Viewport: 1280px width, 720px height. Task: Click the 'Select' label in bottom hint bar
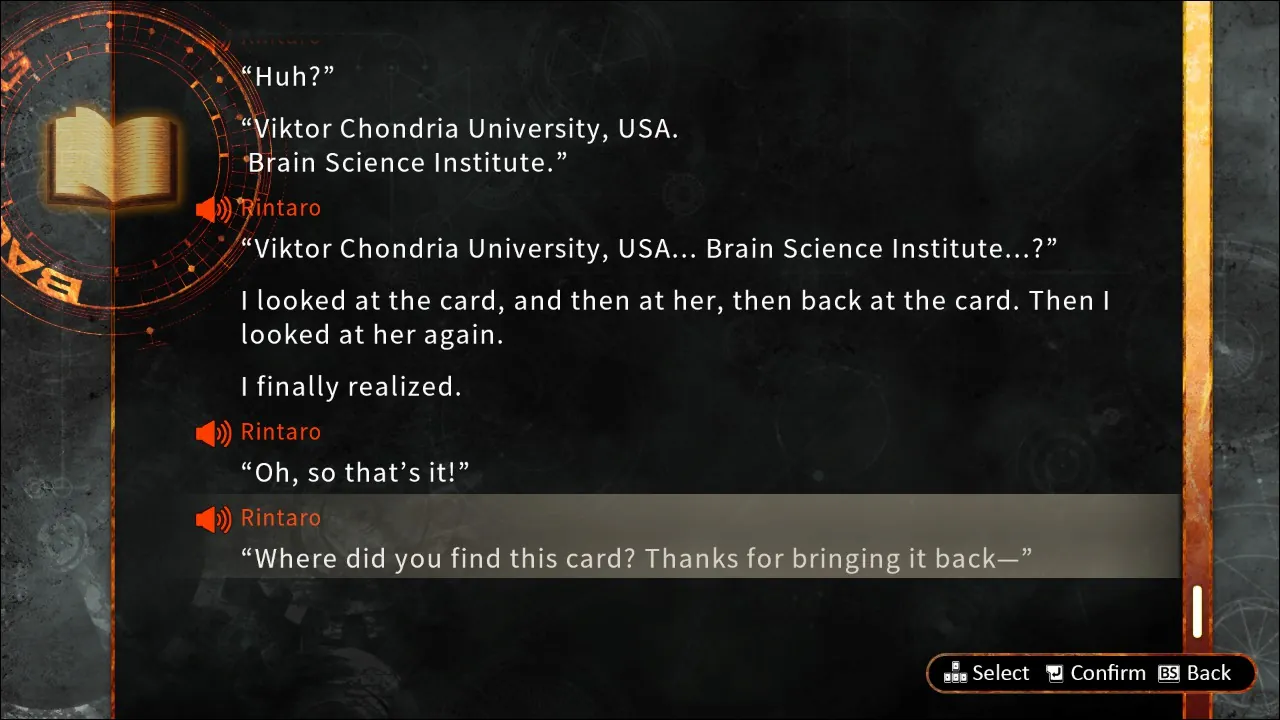pyautogui.click(x=1000, y=673)
